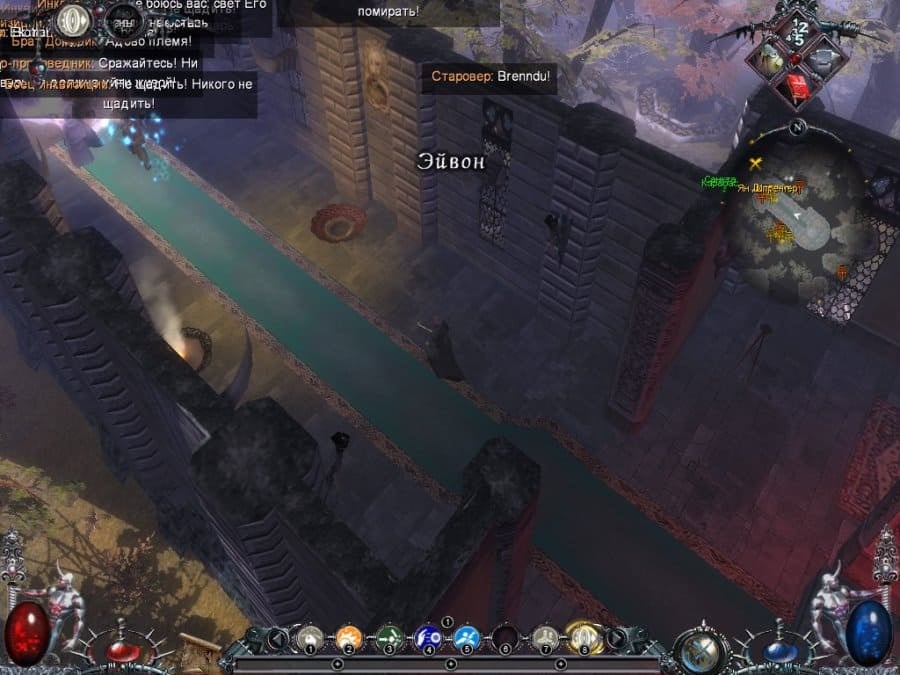Cast the dark blue skill in slot 4
Viewport: 900px width, 675px height.
(x=428, y=636)
